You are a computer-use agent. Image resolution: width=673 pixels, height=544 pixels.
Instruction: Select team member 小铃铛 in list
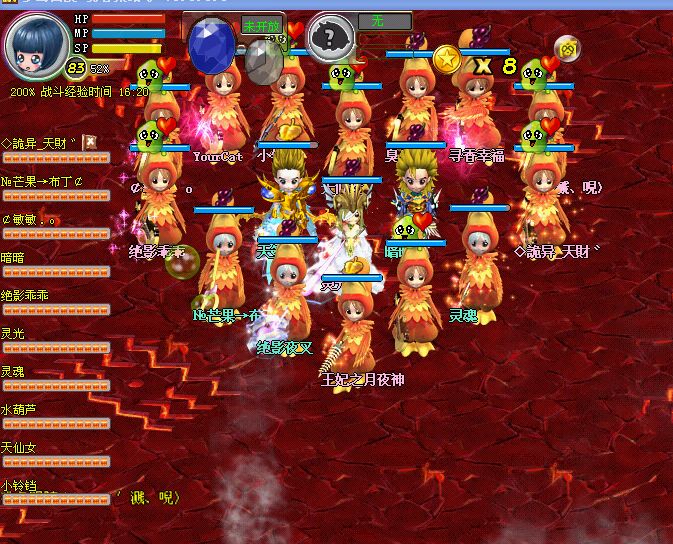tap(20, 485)
